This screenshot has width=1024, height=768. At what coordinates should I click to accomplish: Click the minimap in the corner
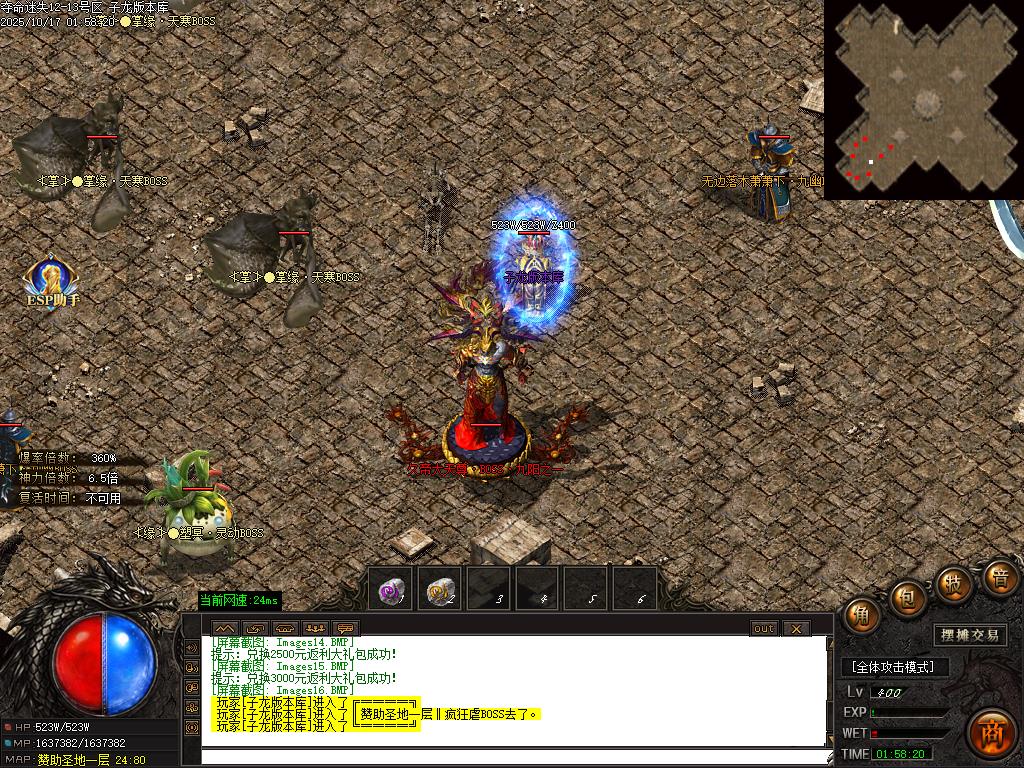(x=923, y=100)
